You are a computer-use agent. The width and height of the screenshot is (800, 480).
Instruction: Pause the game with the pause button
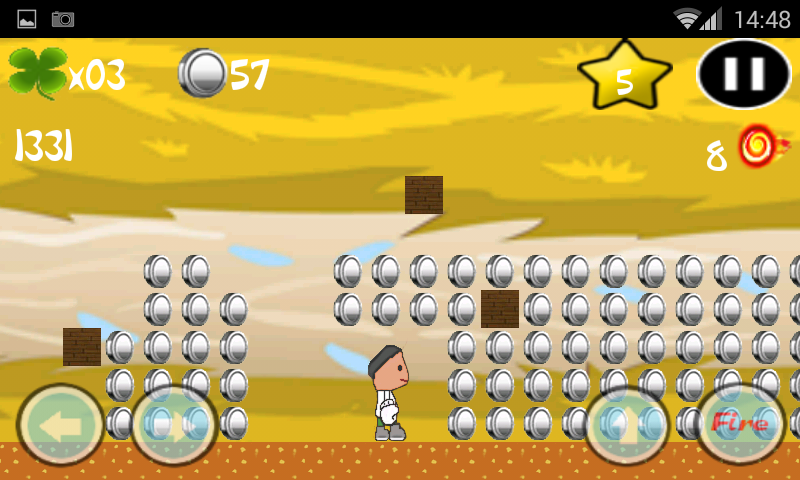(743, 74)
